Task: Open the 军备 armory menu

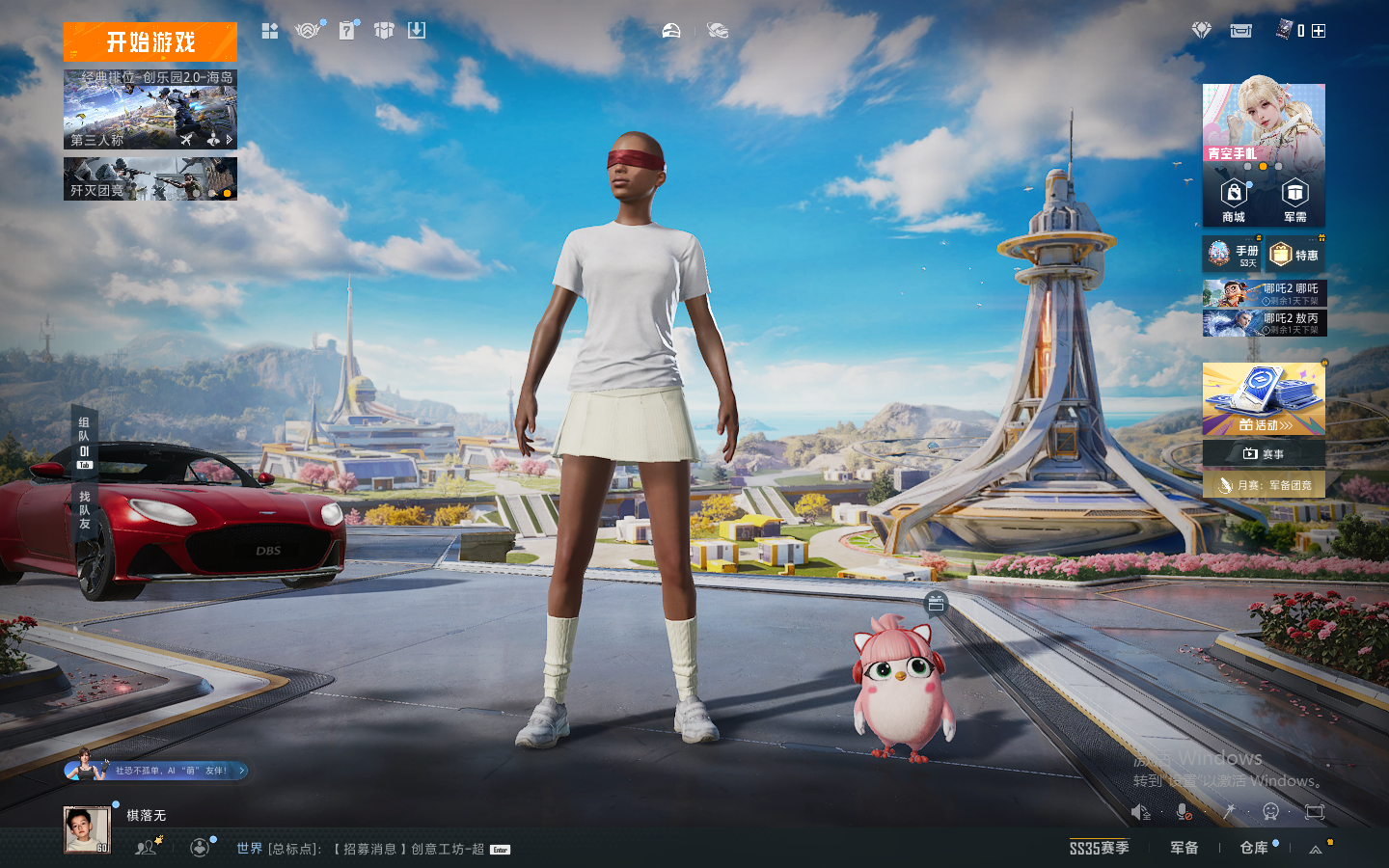Action: [x=1184, y=848]
